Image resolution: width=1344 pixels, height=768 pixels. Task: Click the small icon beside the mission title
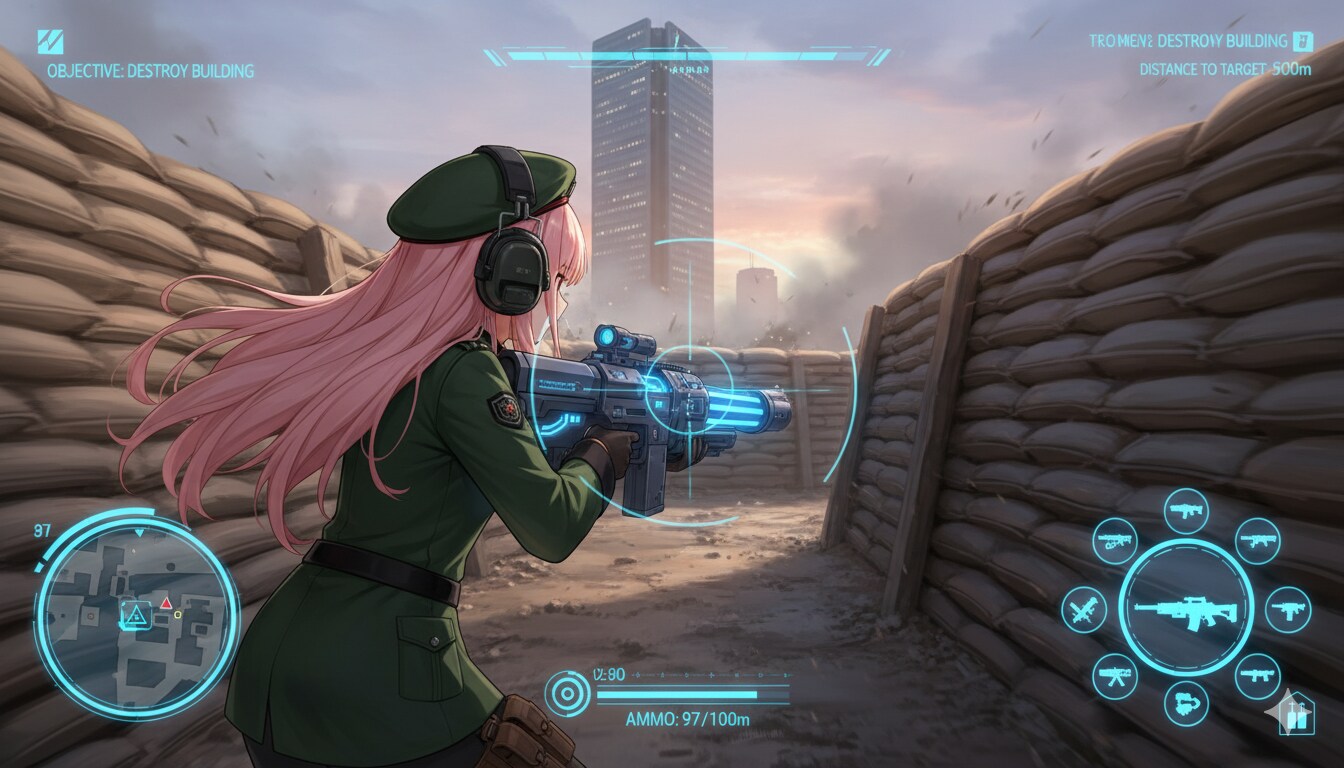coord(1302,41)
